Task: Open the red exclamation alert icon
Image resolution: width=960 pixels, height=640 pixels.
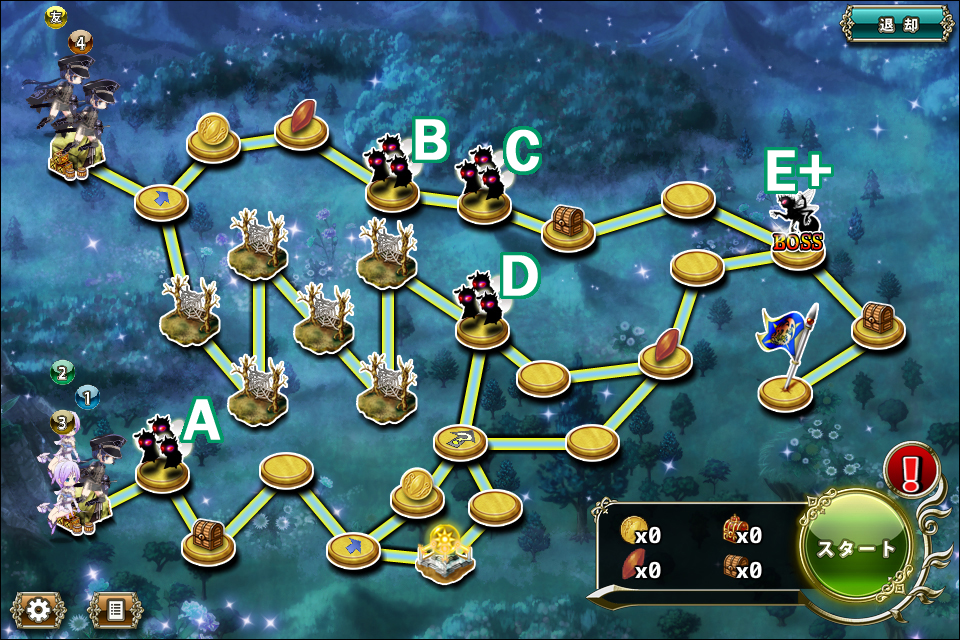Action: pyautogui.click(x=911, y=470)
